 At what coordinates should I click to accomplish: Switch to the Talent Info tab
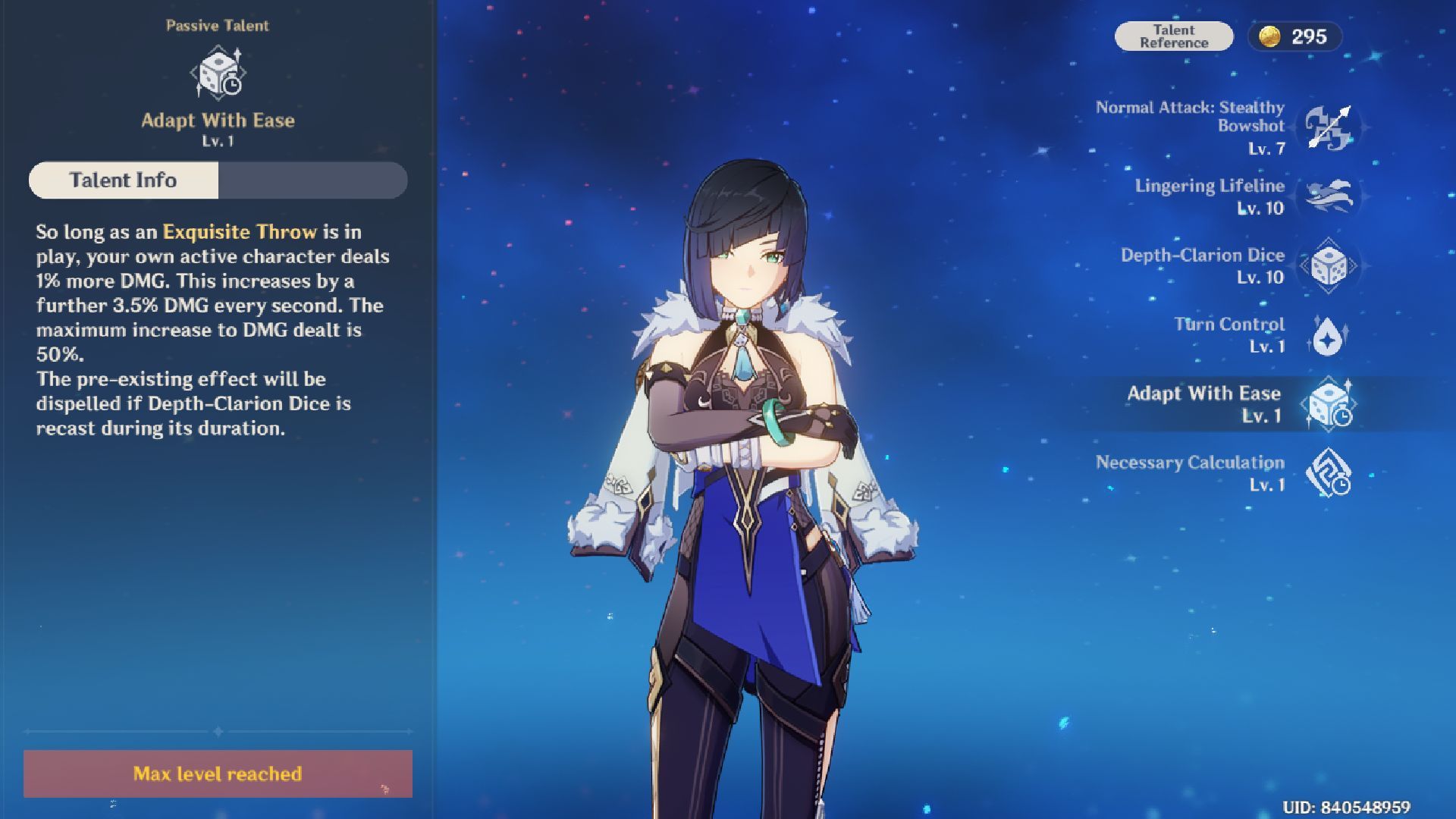[x=124, y=180]
